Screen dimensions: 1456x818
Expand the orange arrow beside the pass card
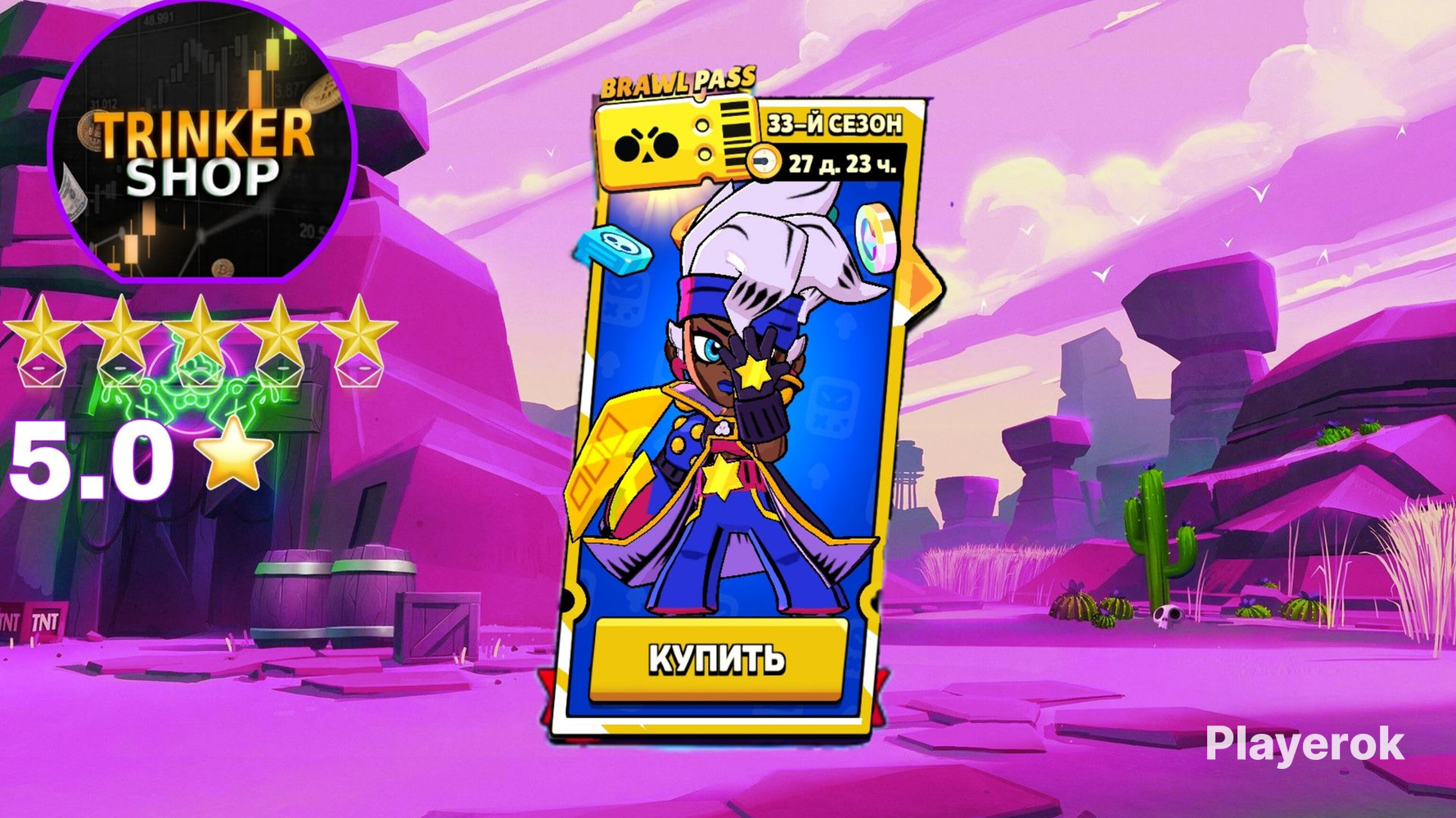[x=917, y=284]
